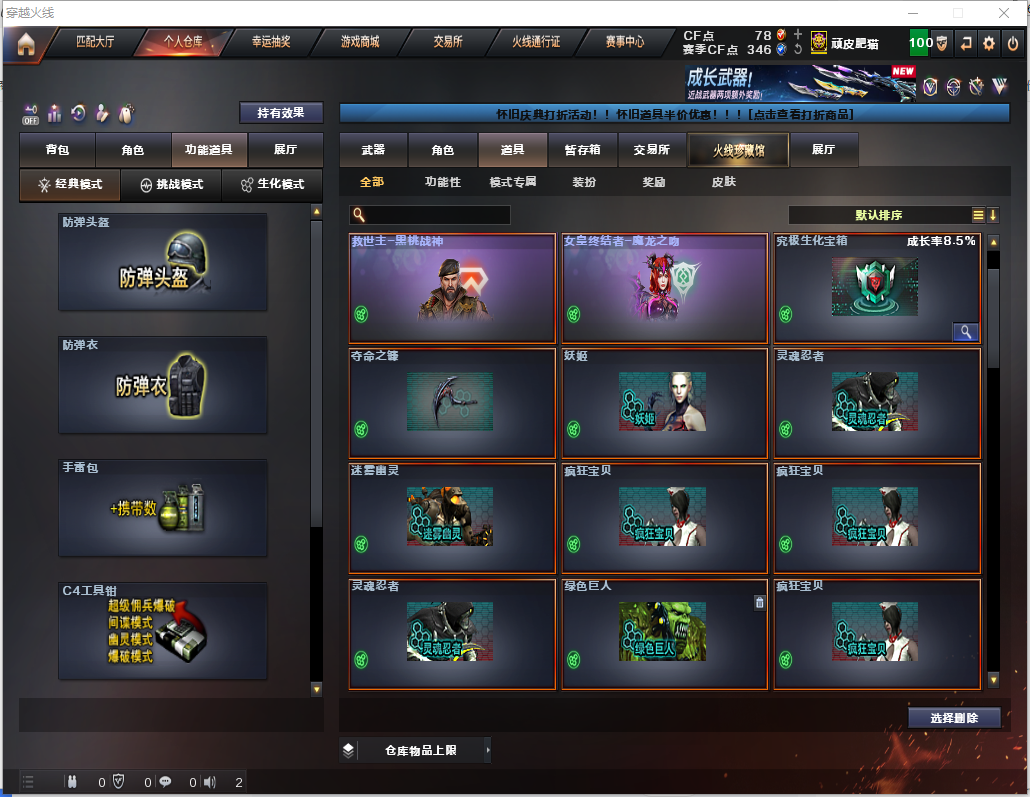This screenshot has height=797, width=1030.
Task: Click the 选择删除 button
Action: (954, 718)
